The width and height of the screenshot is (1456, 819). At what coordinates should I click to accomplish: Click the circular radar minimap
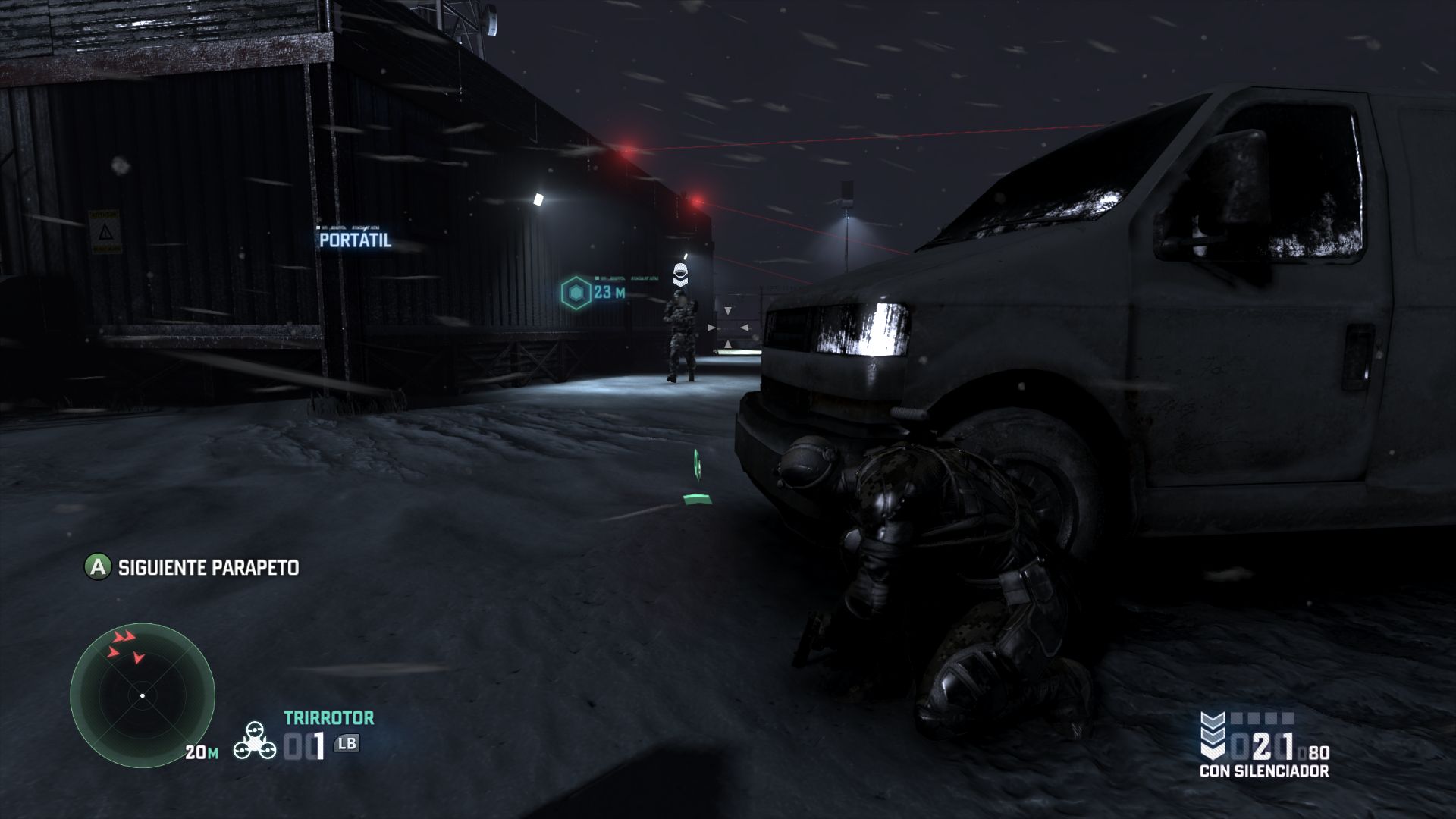(143, 695)
